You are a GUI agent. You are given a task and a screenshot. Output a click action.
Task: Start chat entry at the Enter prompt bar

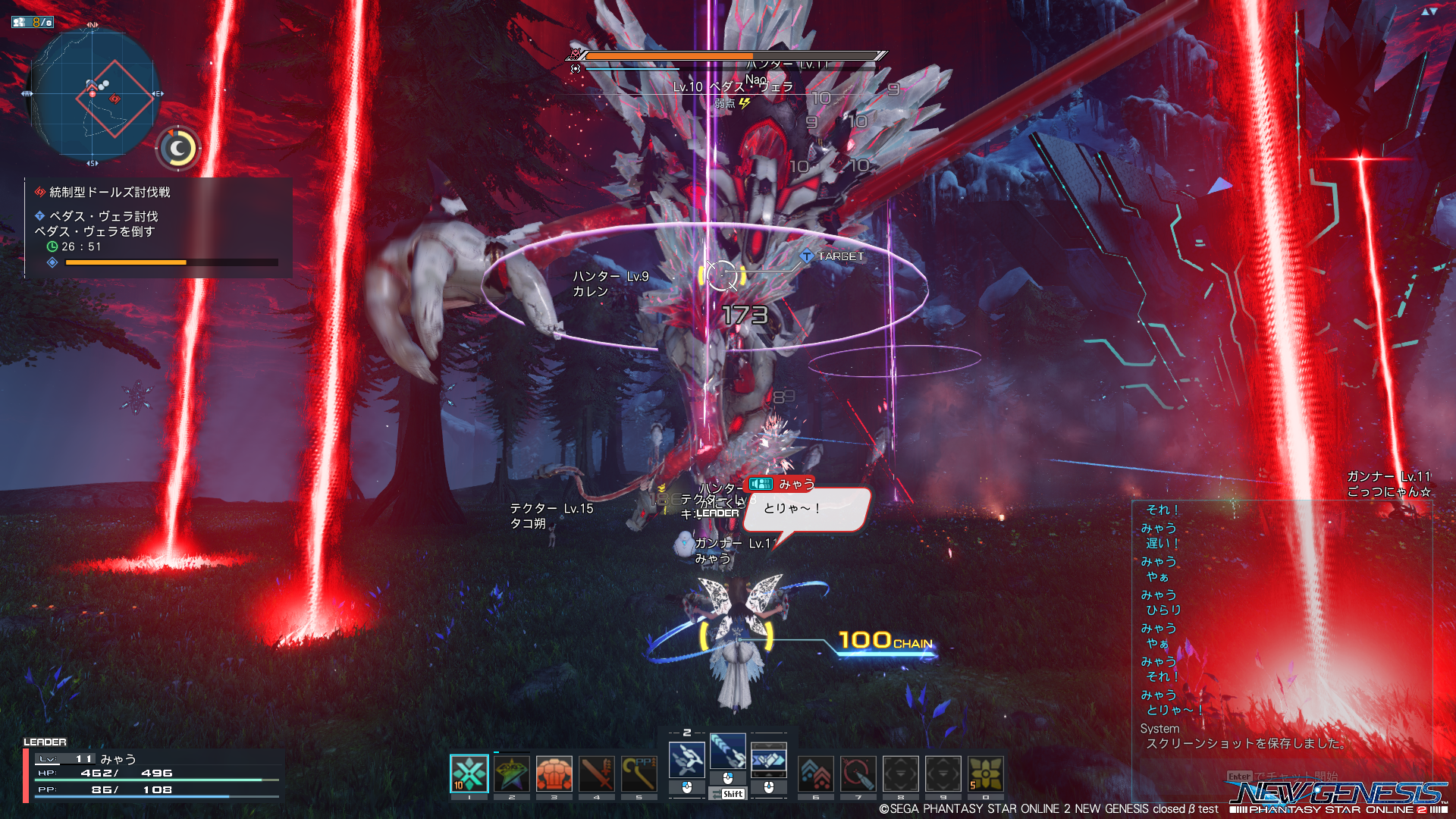[x=1282, y=777]
